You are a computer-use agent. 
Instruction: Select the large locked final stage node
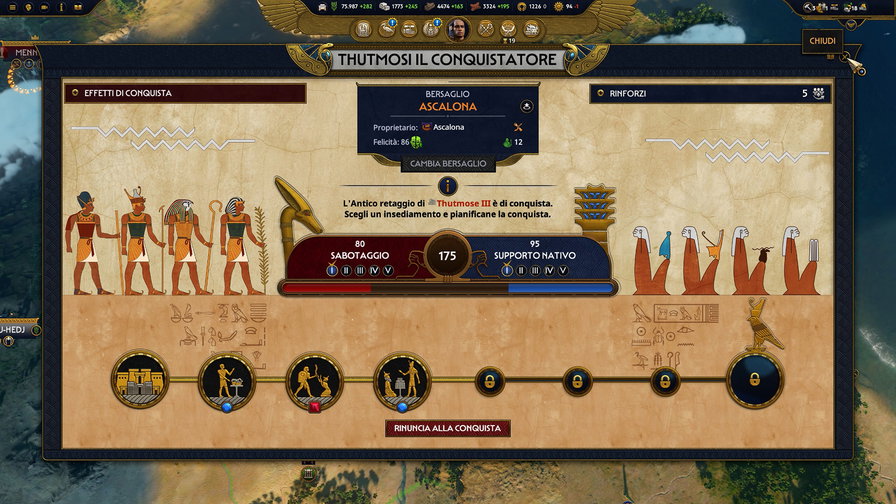755,379
